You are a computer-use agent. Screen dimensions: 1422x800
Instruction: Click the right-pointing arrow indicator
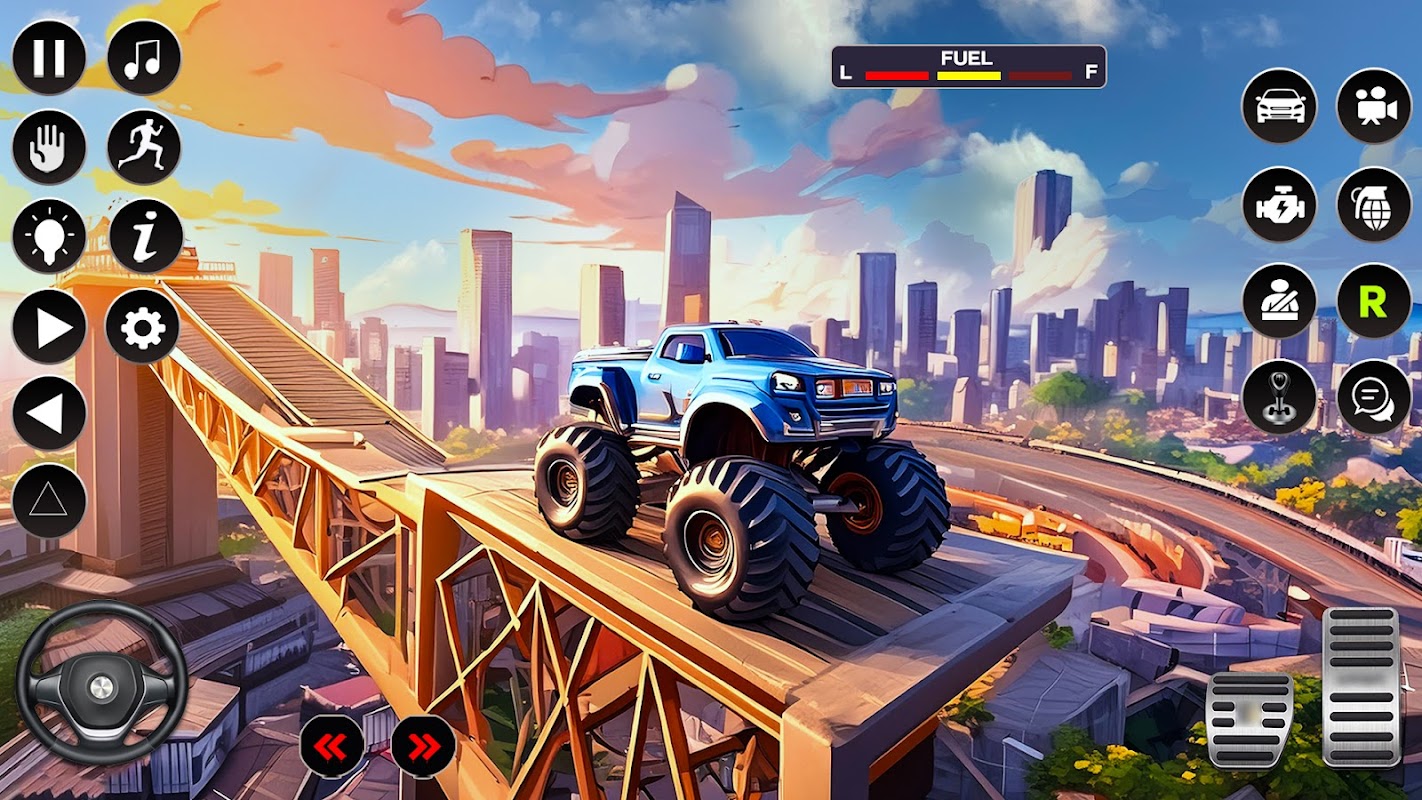pyautogui.click(x=49, y=327)
